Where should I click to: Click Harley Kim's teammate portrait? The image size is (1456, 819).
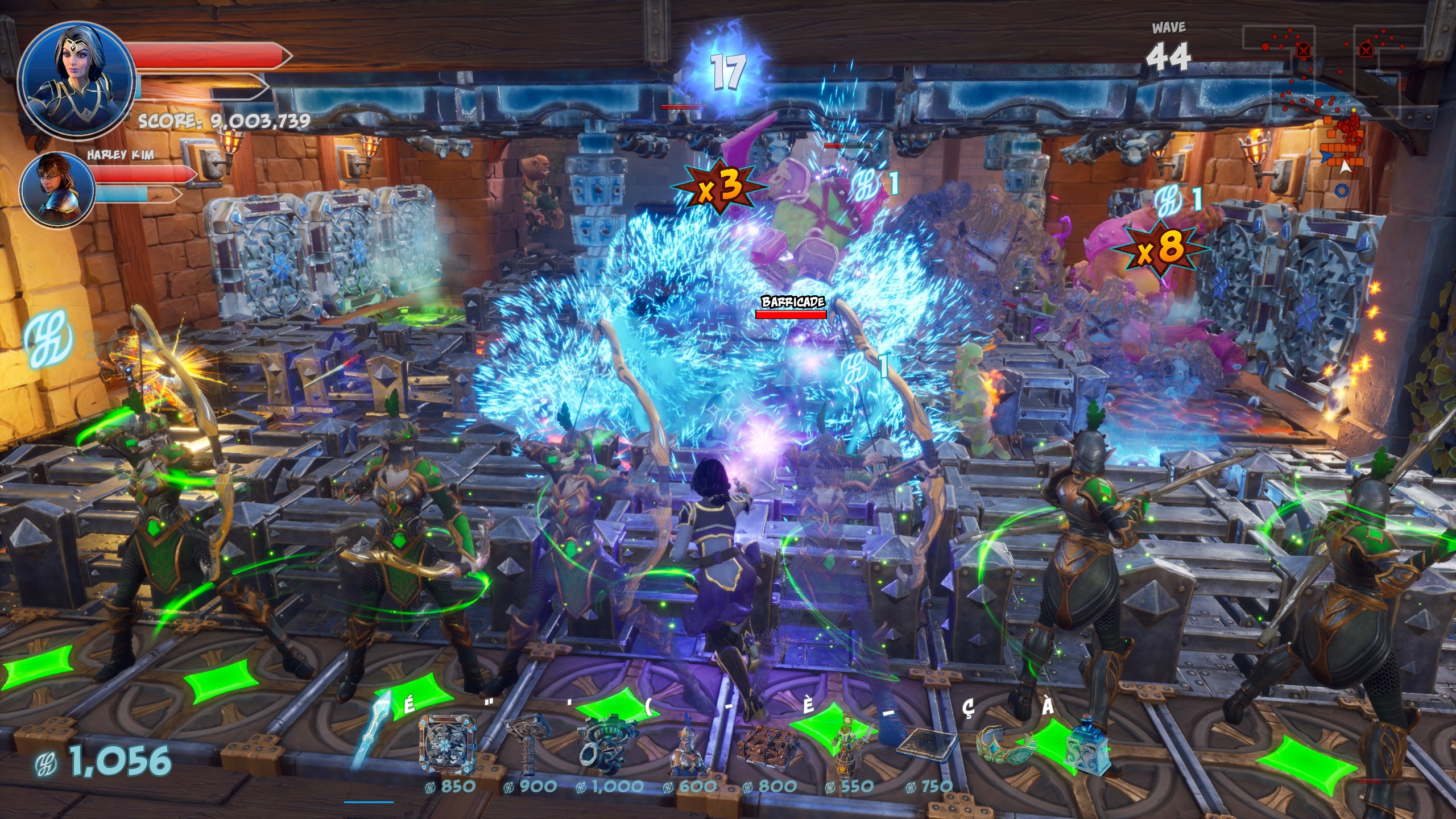tap(57, 189)
